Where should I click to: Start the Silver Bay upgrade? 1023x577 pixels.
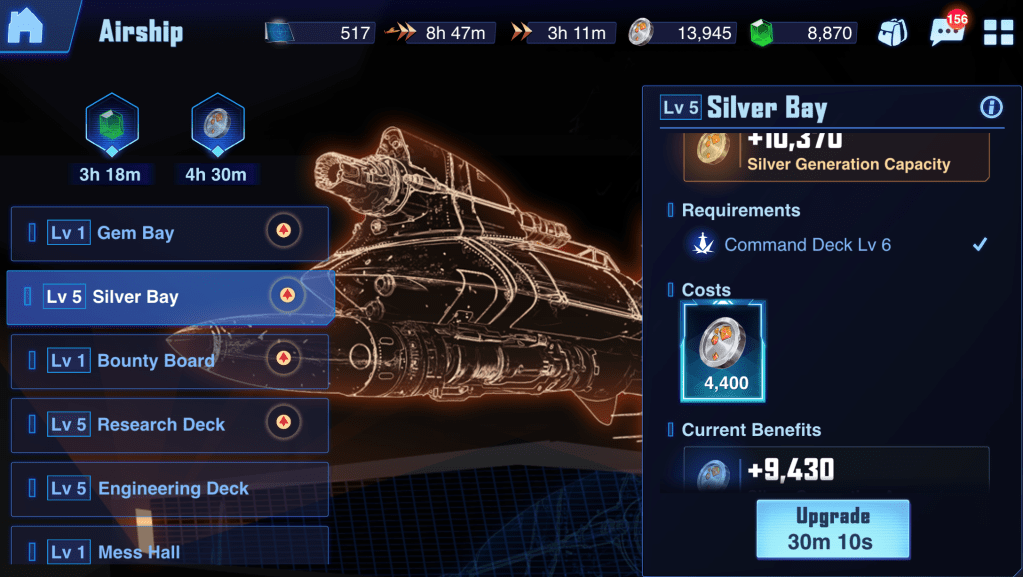[x=833, y=528]
